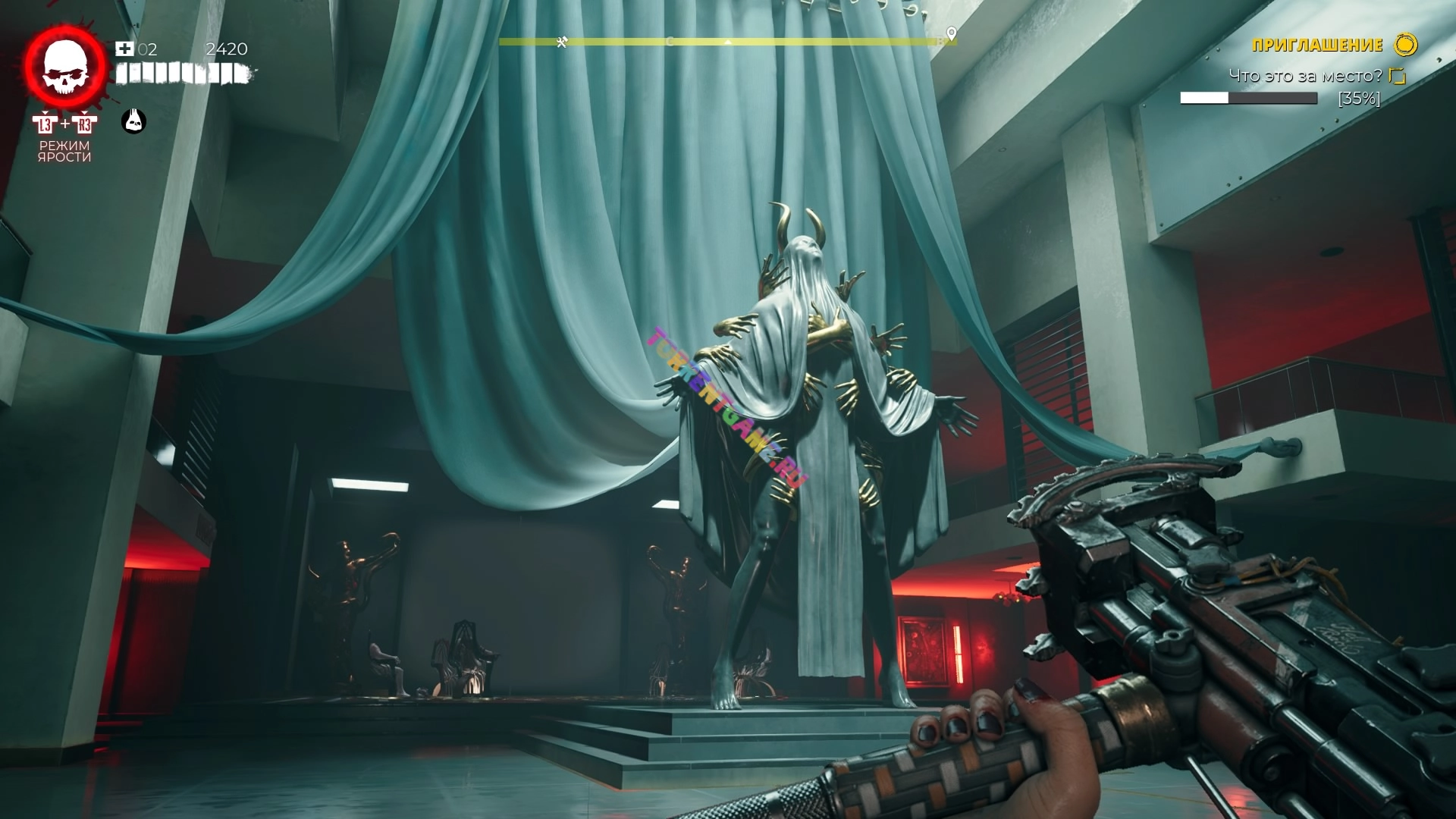Image resolution: width=1456 pixels, height=819 pixels.
Task: Select the crossed tools marker on the compass
Action: point(561,42)
